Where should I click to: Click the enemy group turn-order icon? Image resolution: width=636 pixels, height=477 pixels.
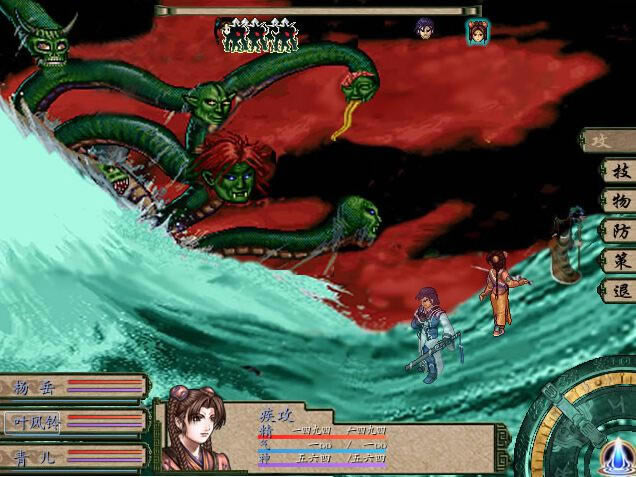(257, 35)
